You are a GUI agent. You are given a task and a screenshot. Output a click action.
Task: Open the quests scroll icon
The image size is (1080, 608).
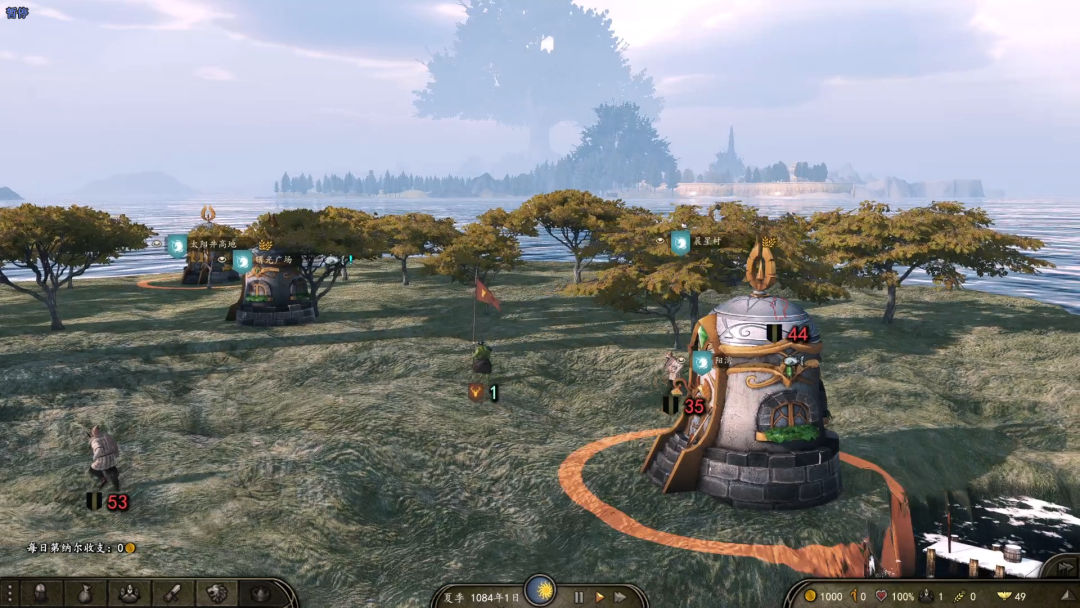point(173,593)
